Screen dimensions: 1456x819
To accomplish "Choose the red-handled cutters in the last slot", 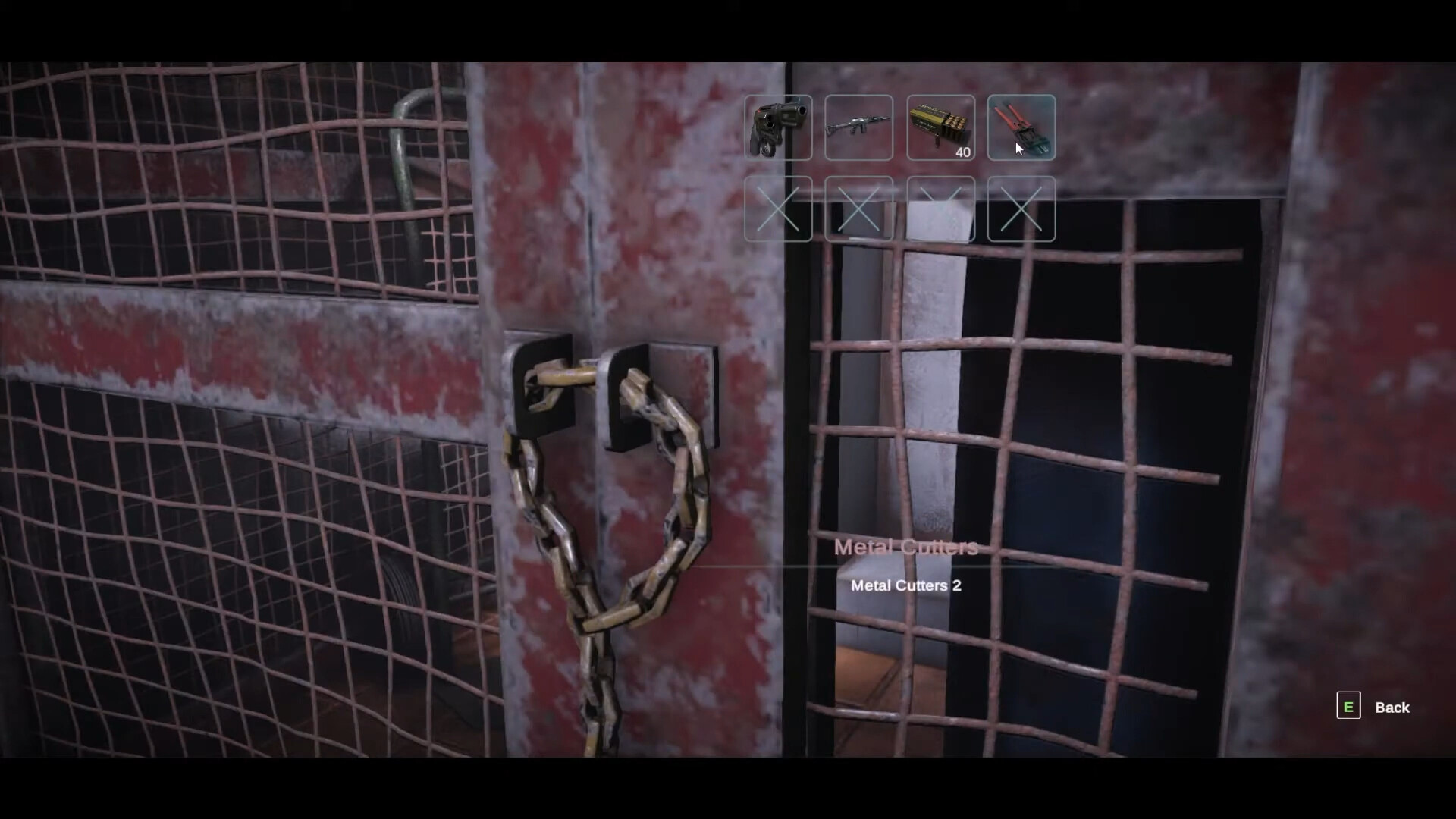I will click(1021, 127).
